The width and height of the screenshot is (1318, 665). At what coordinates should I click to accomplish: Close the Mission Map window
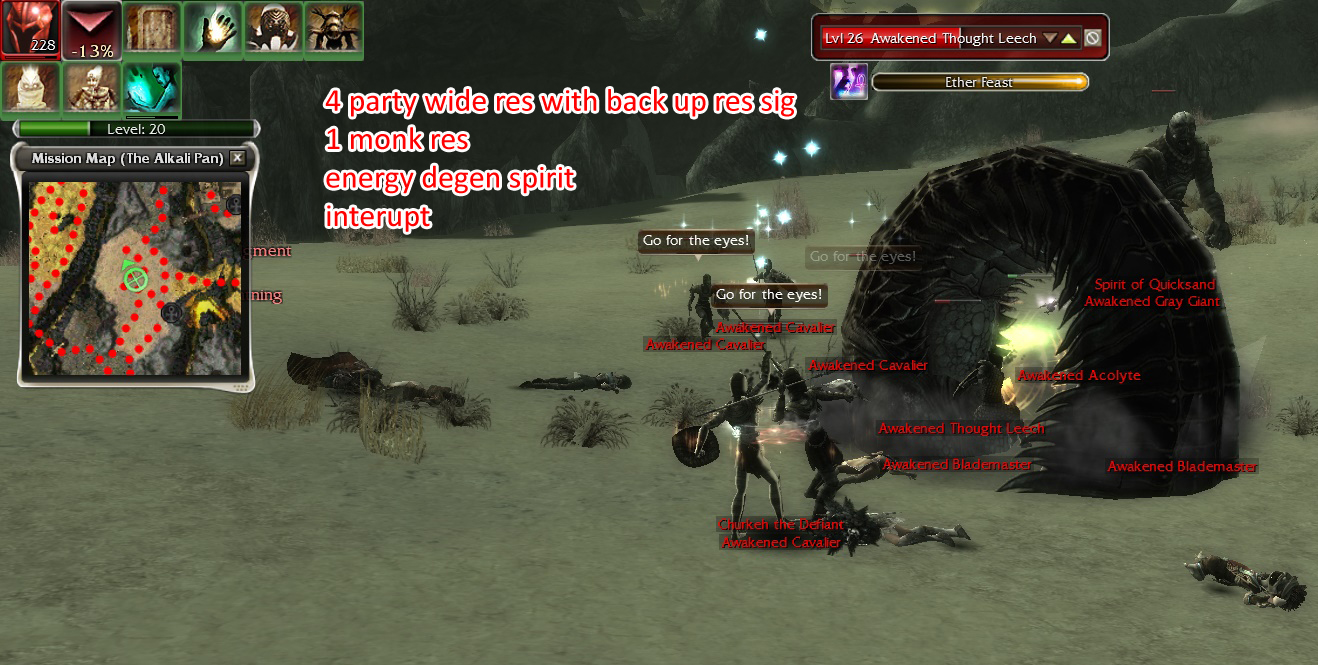pyautogui.click(x=237, y=158)
